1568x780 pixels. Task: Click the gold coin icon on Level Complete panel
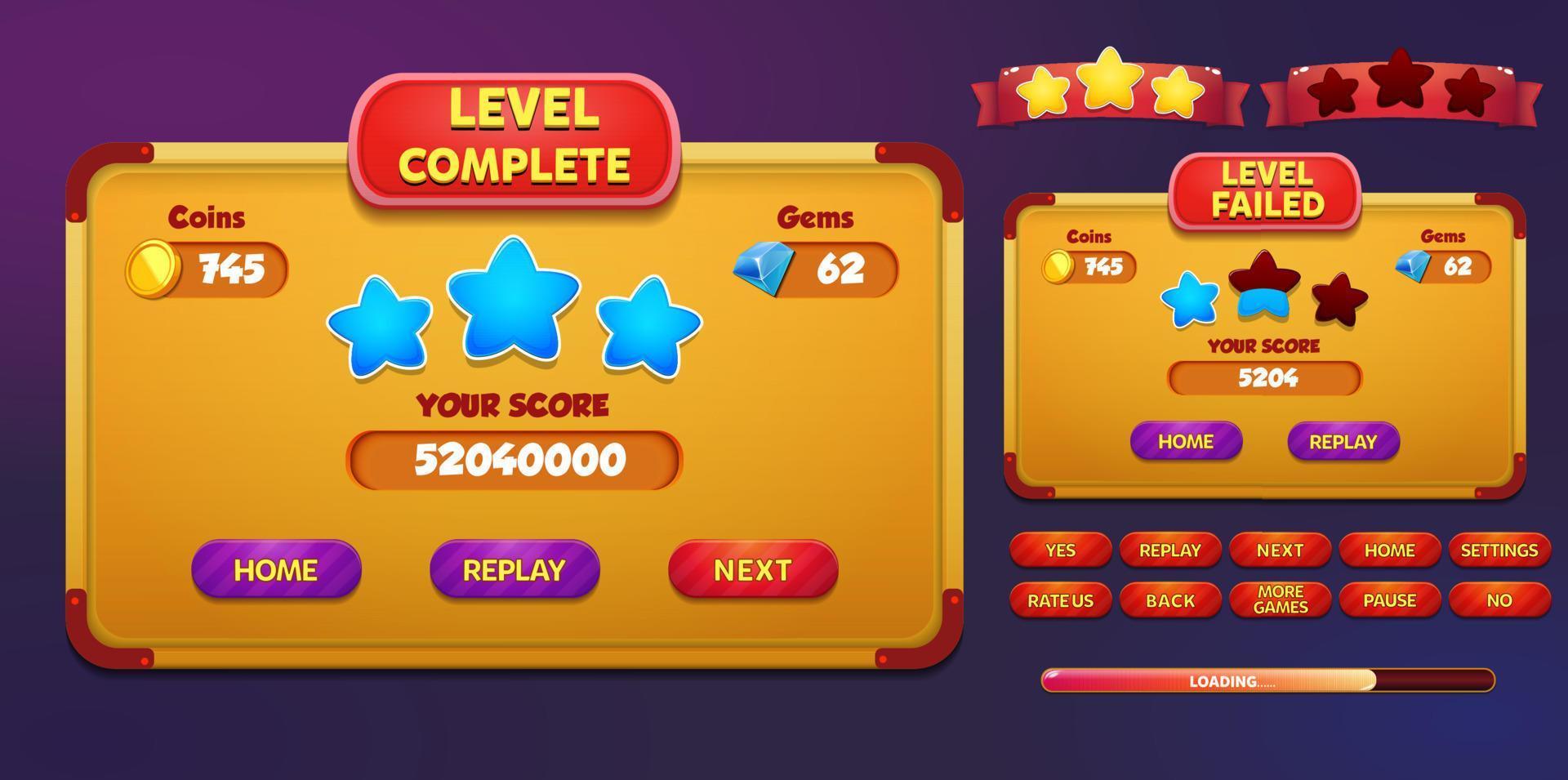tap(156, 267)
